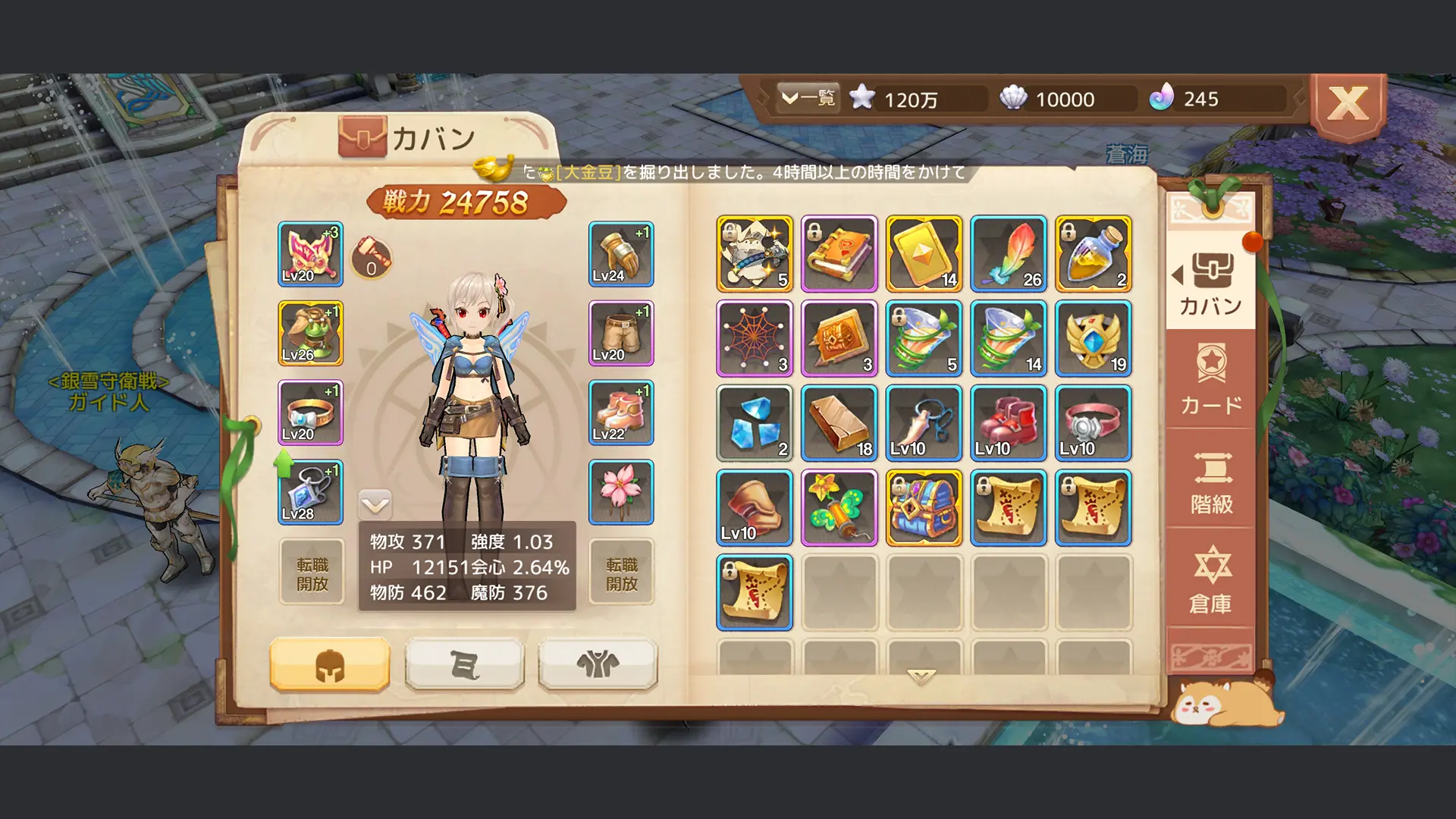Screen dimensions: 1456x819
Task: Select the armor shirt category icon
Action: pyautogui.click(x=597, y=664)
